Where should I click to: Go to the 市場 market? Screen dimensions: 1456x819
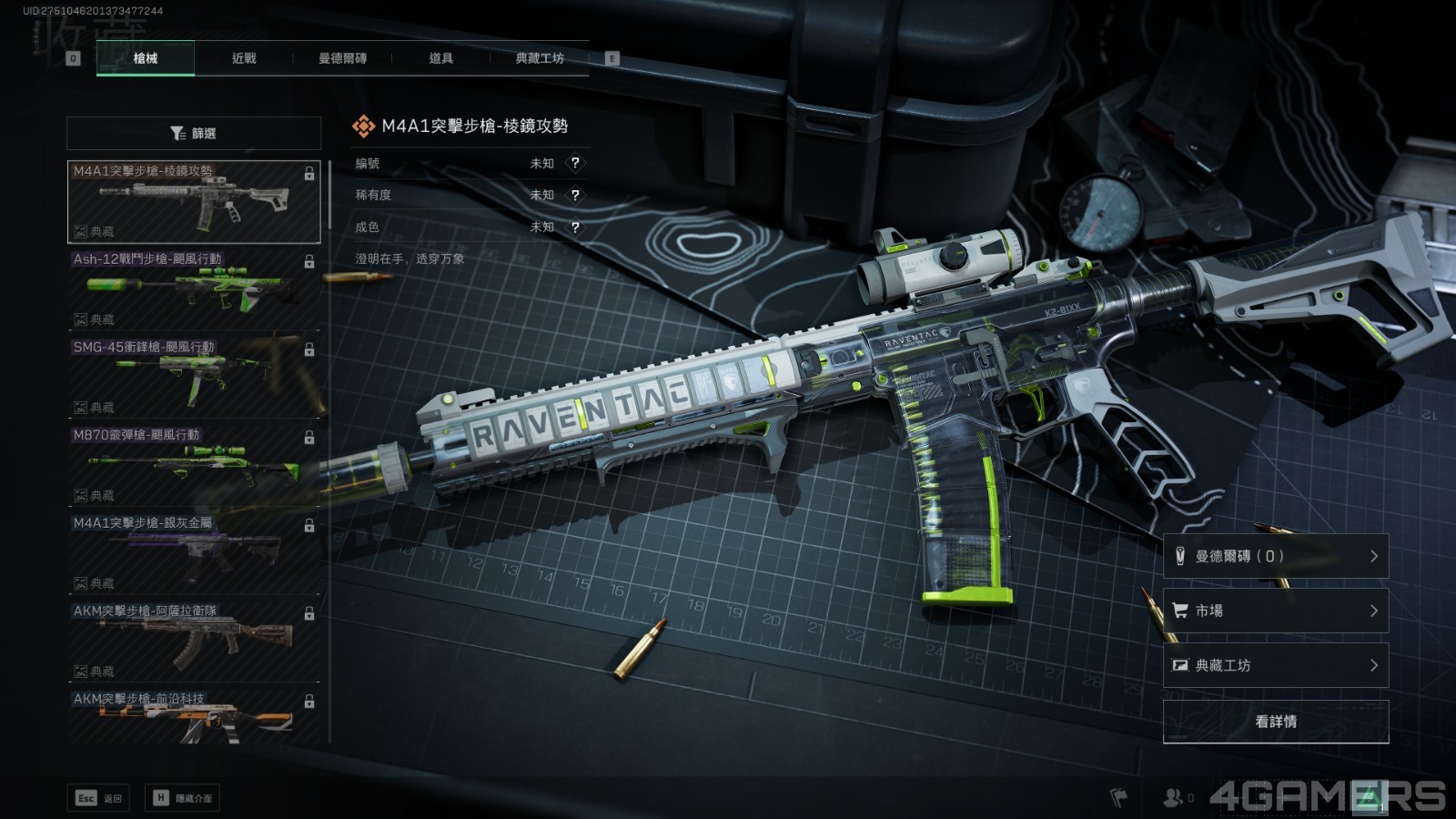(1276, 611)
